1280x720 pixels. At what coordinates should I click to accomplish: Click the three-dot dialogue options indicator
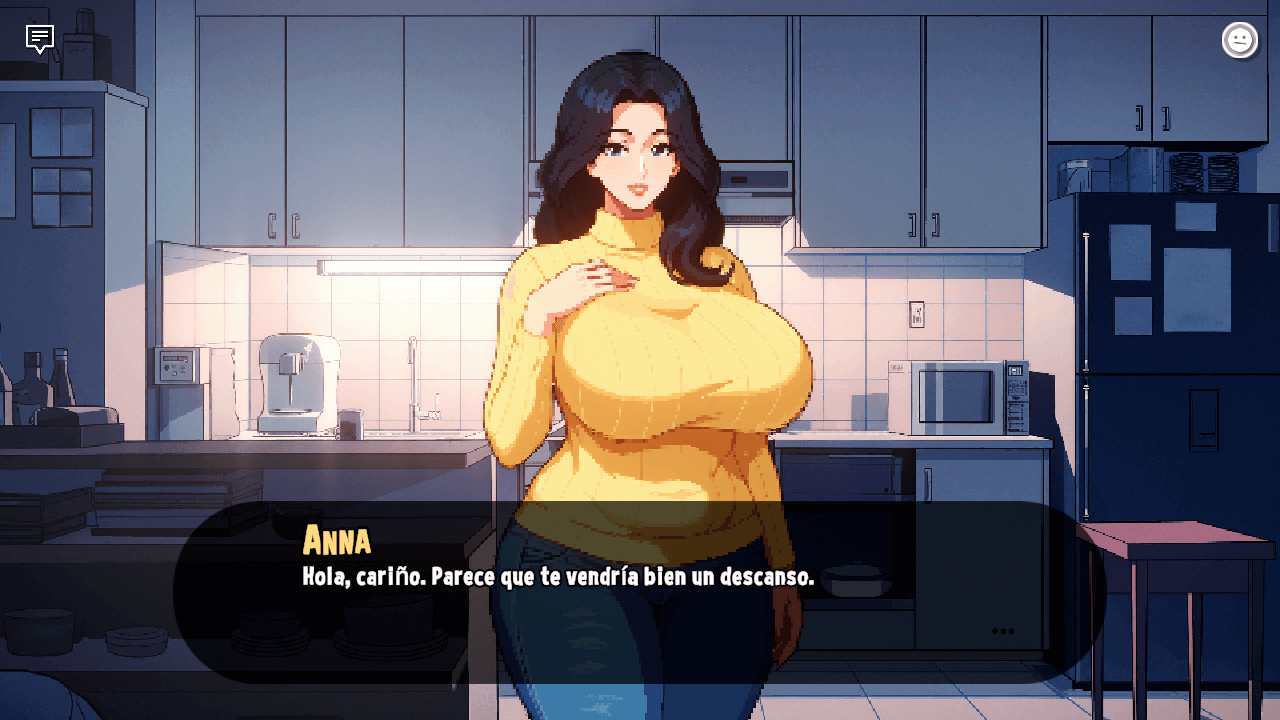(1003, 631)
